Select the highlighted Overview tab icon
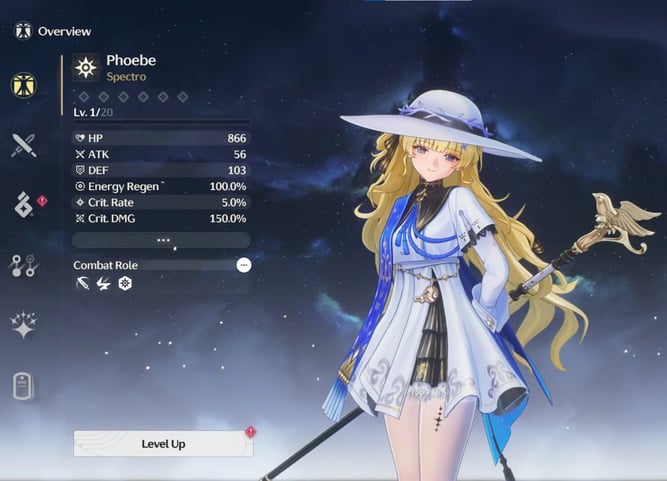Screen dimensions: 667x481 click(24, 85)
